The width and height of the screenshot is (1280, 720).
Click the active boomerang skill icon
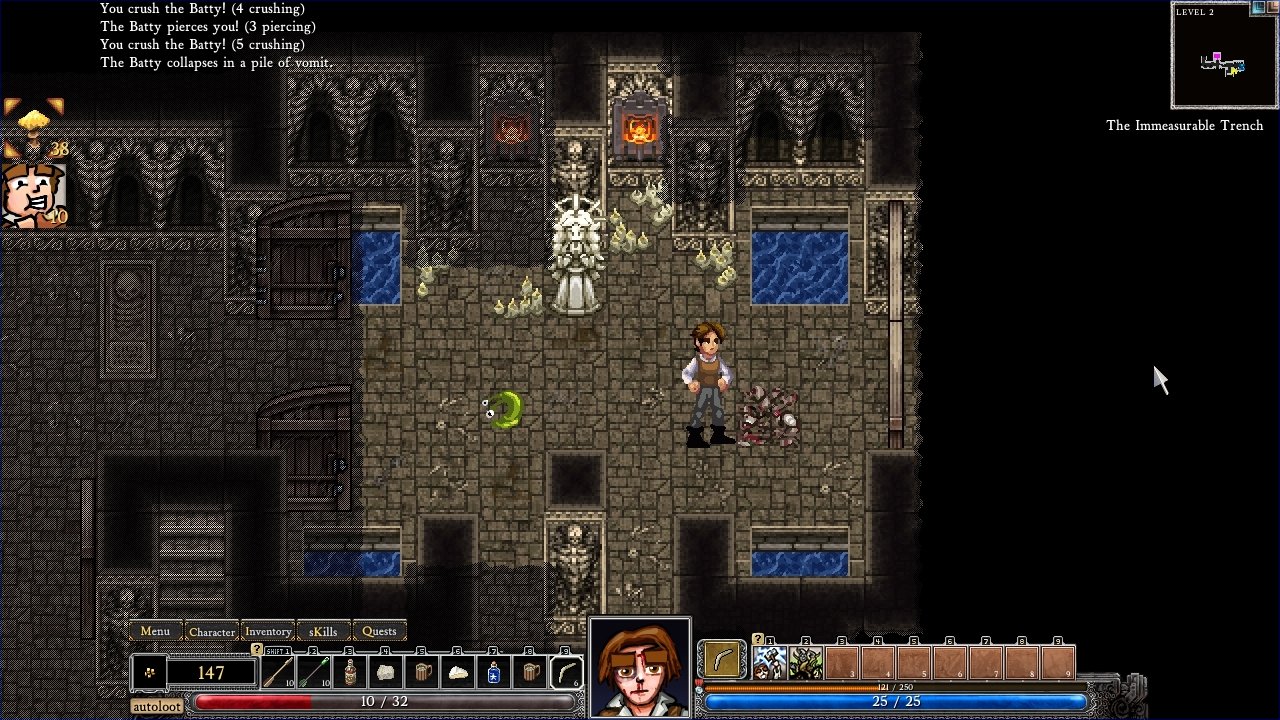[722, 660]
